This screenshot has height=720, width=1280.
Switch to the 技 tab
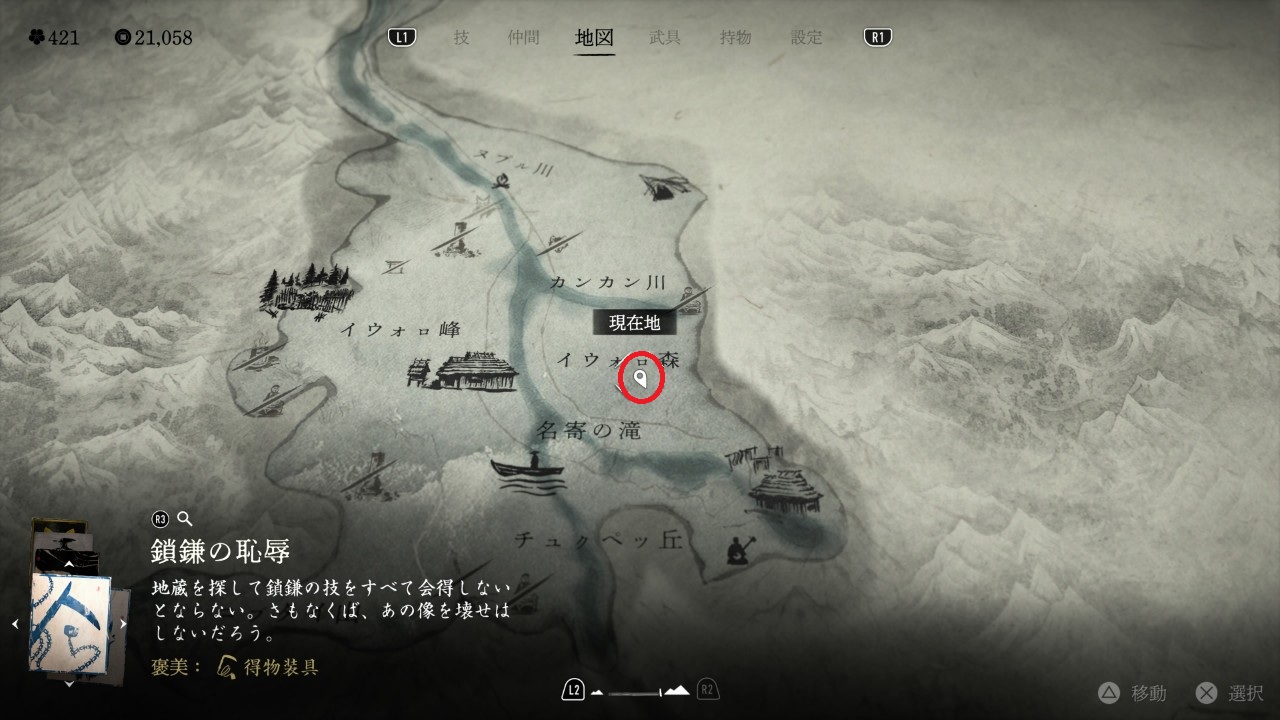click(461, 38)
